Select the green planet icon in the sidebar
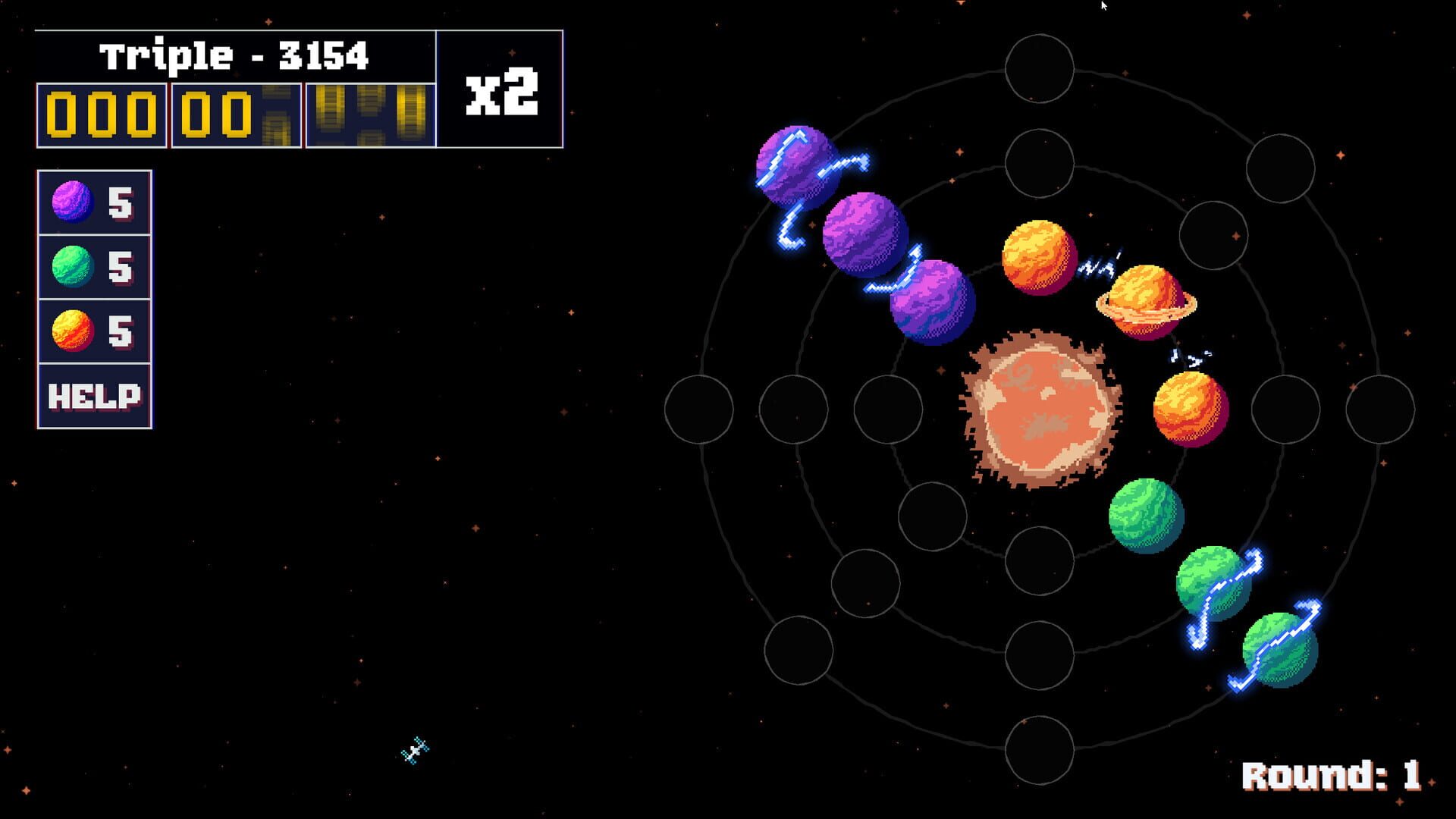The image size is (1456, 819). point(72,265)
